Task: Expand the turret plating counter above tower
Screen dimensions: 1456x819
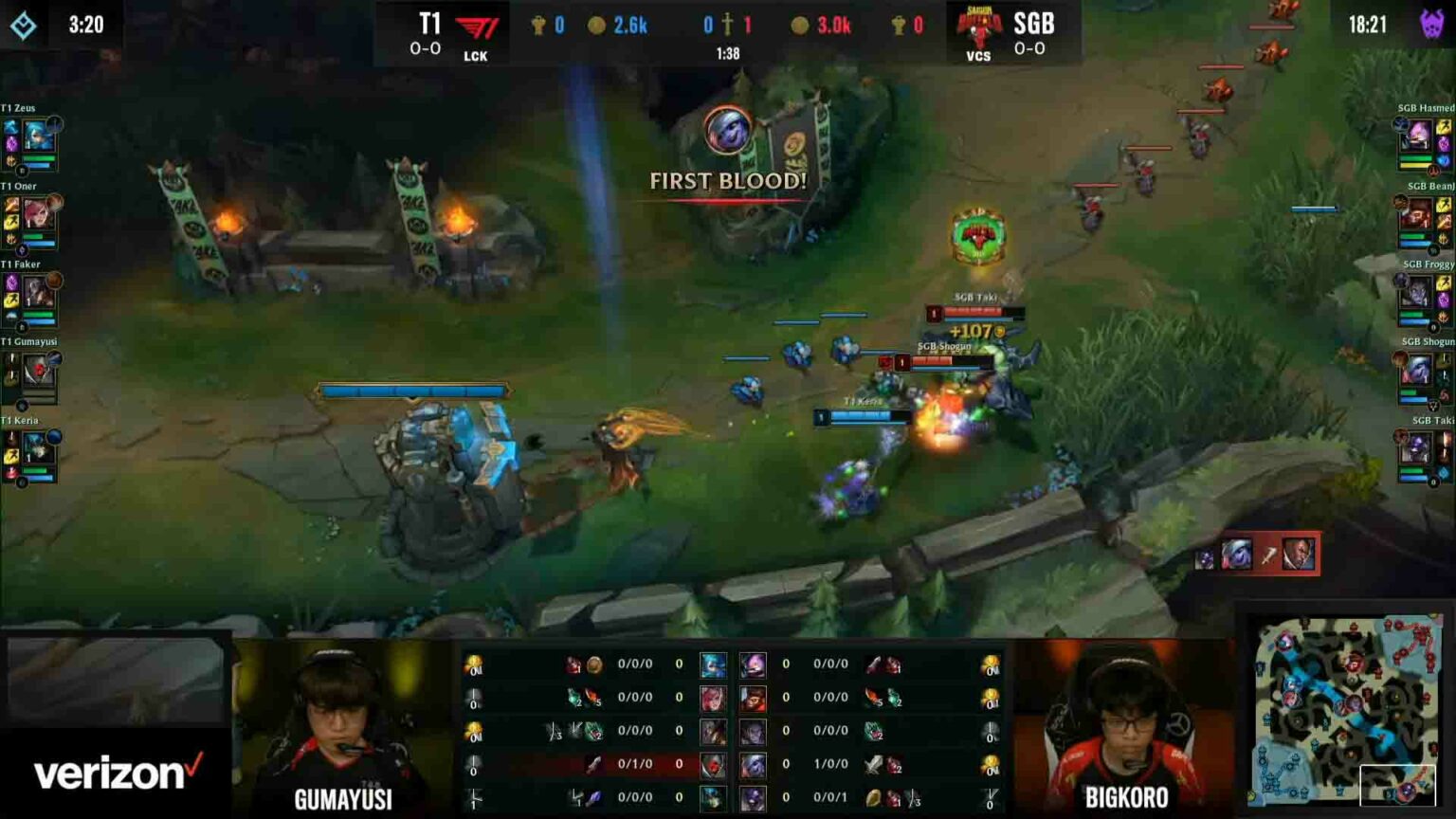Action: tap(412, 389)
